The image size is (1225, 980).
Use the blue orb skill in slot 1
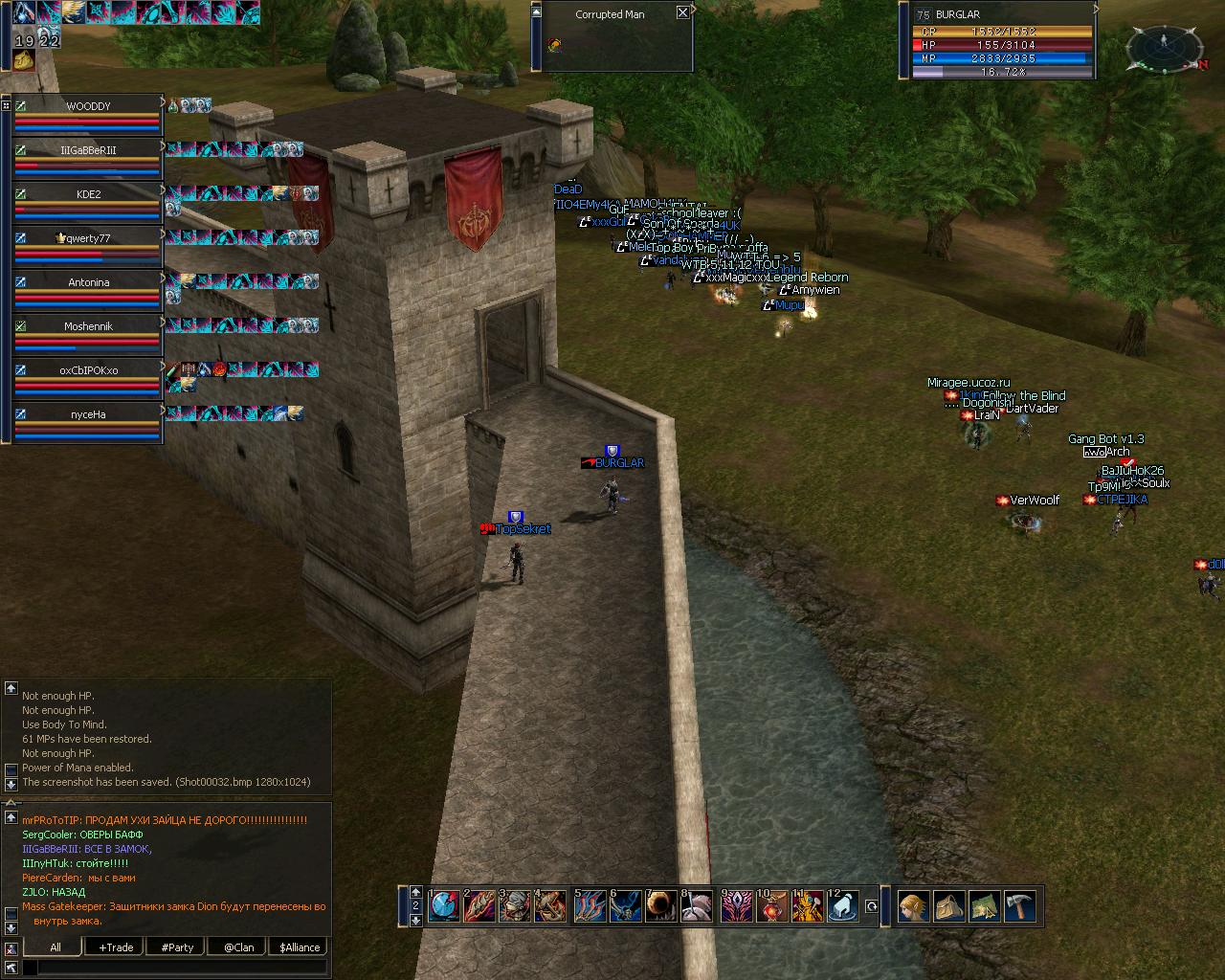coord(444,906)
